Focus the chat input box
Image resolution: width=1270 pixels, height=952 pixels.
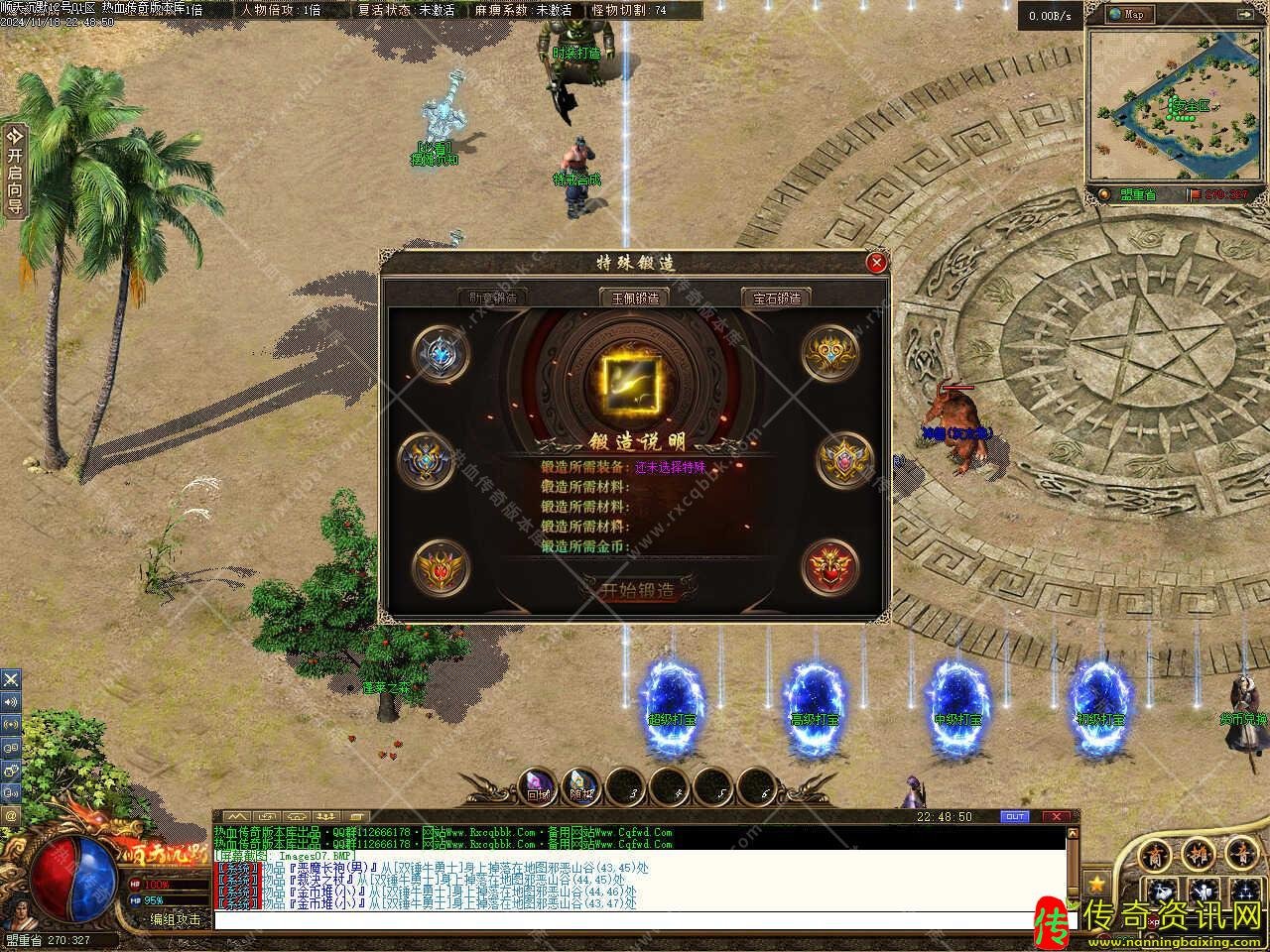pyautogui.click(x=635, y=920)
